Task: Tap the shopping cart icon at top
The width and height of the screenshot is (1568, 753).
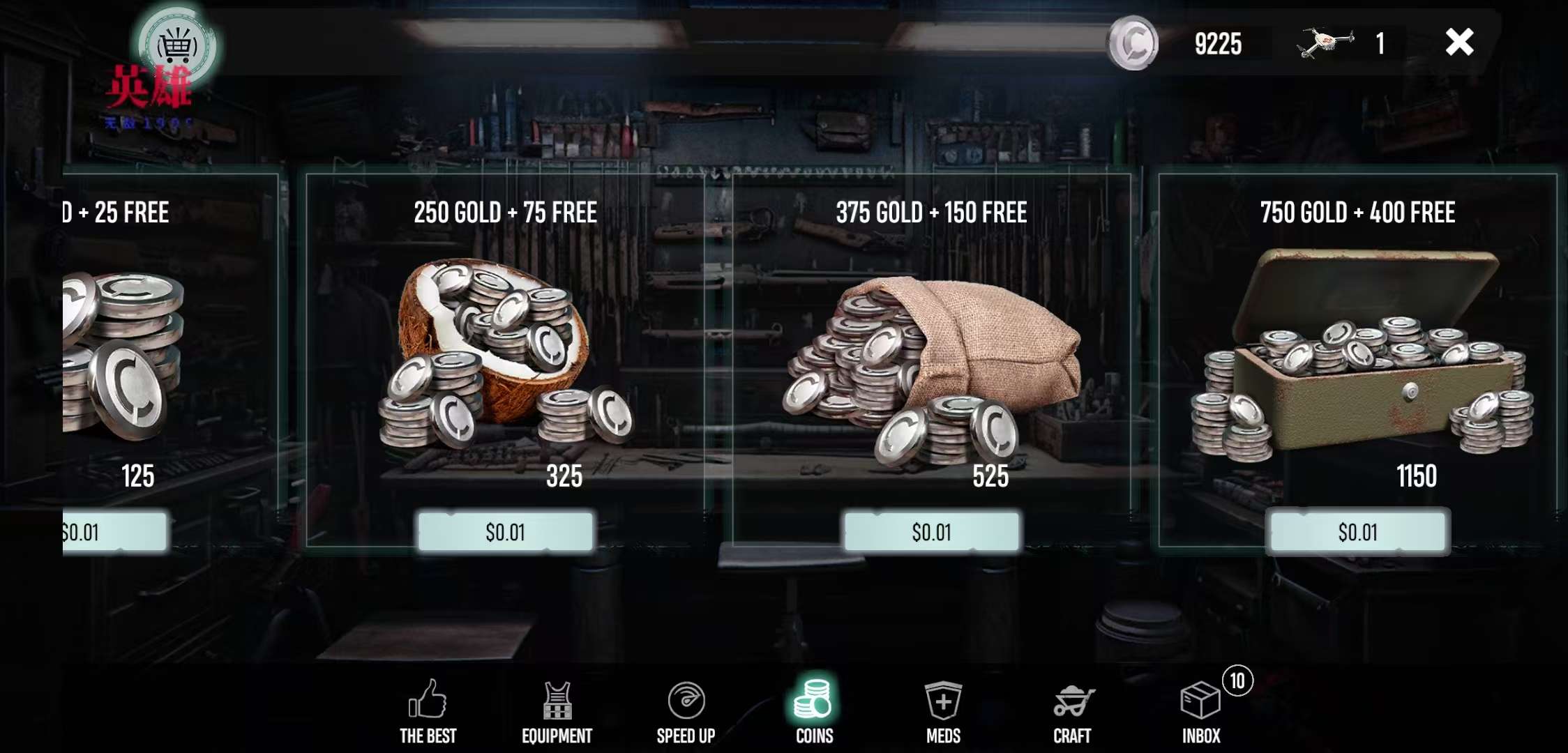Action: [177, 46]
